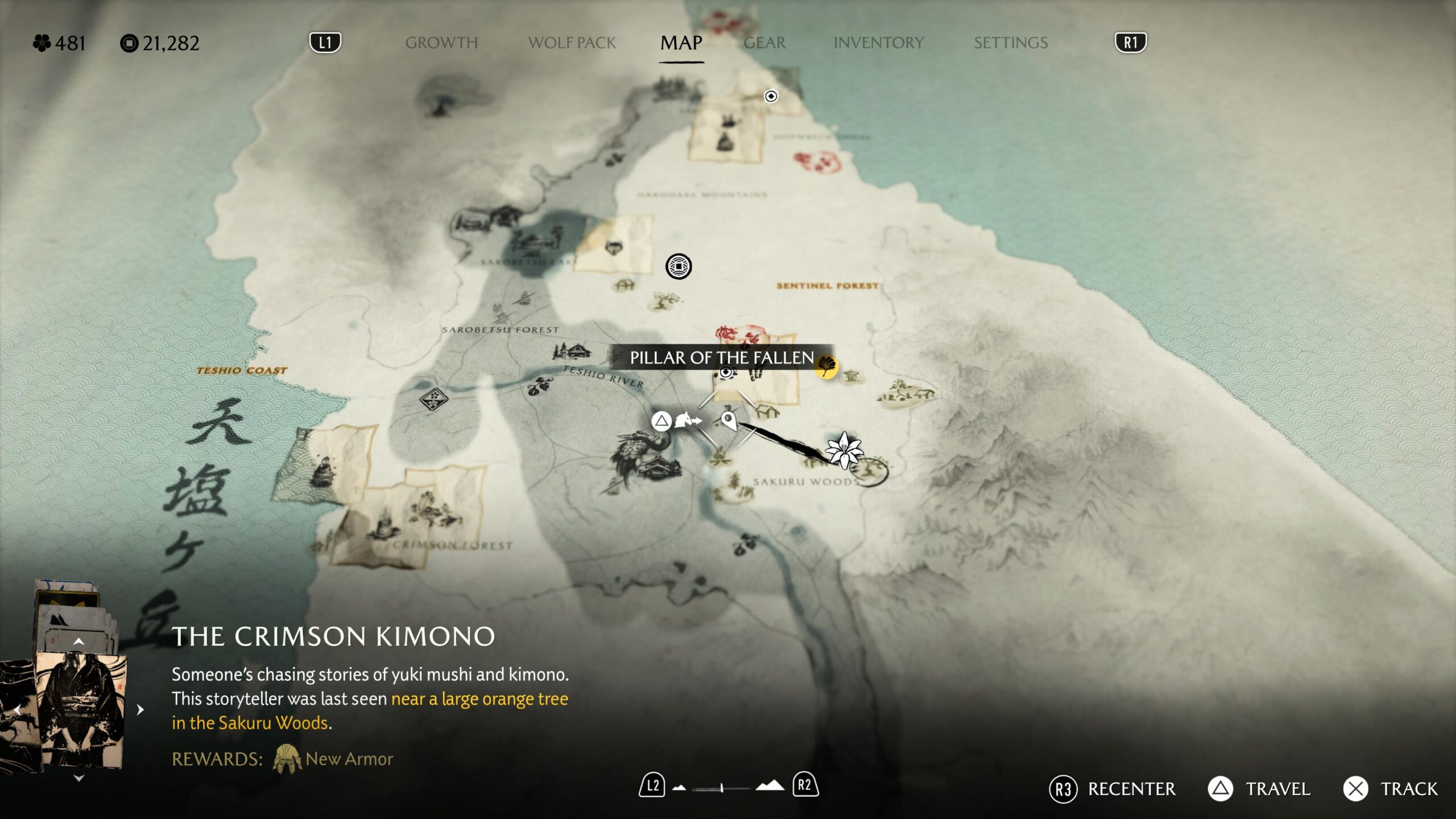Screen dimensions: 1456x819
Task: Click the diamond crest marker near Teshio River
Action: (x=433, y=398)
